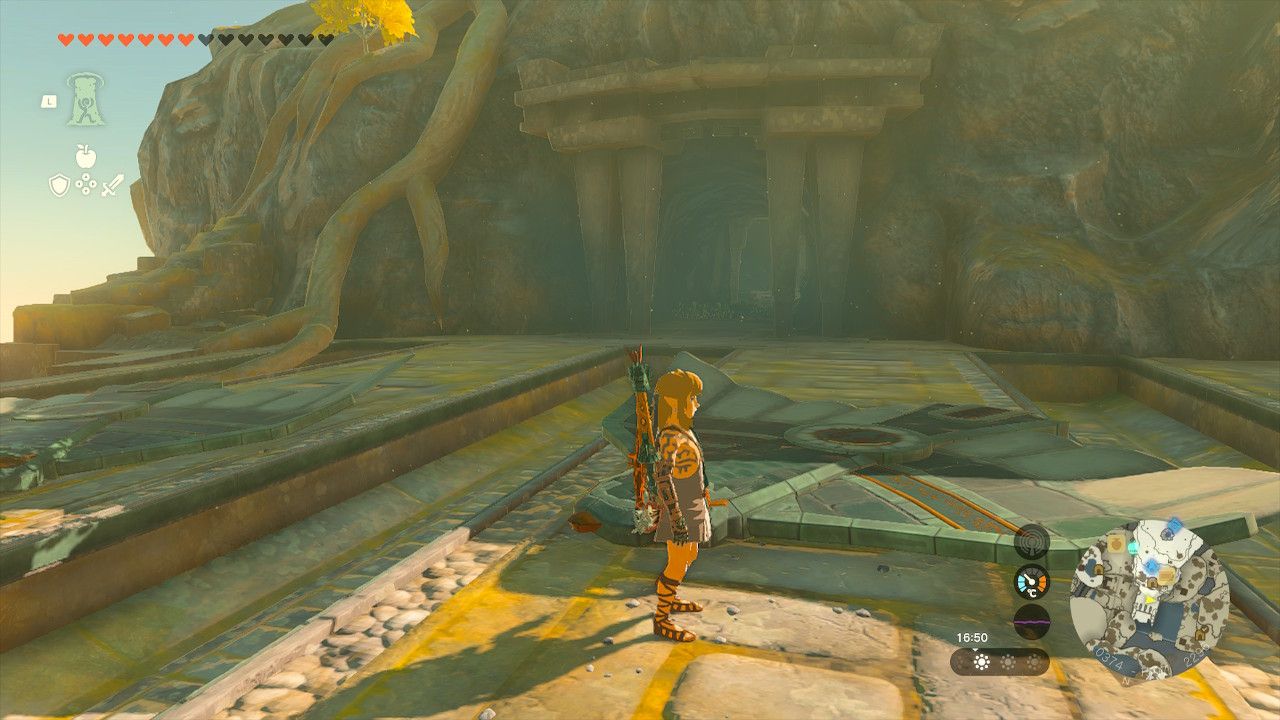Select the shield icon on the HUD
Screen dimensions: 1280x720
[59, 184]
